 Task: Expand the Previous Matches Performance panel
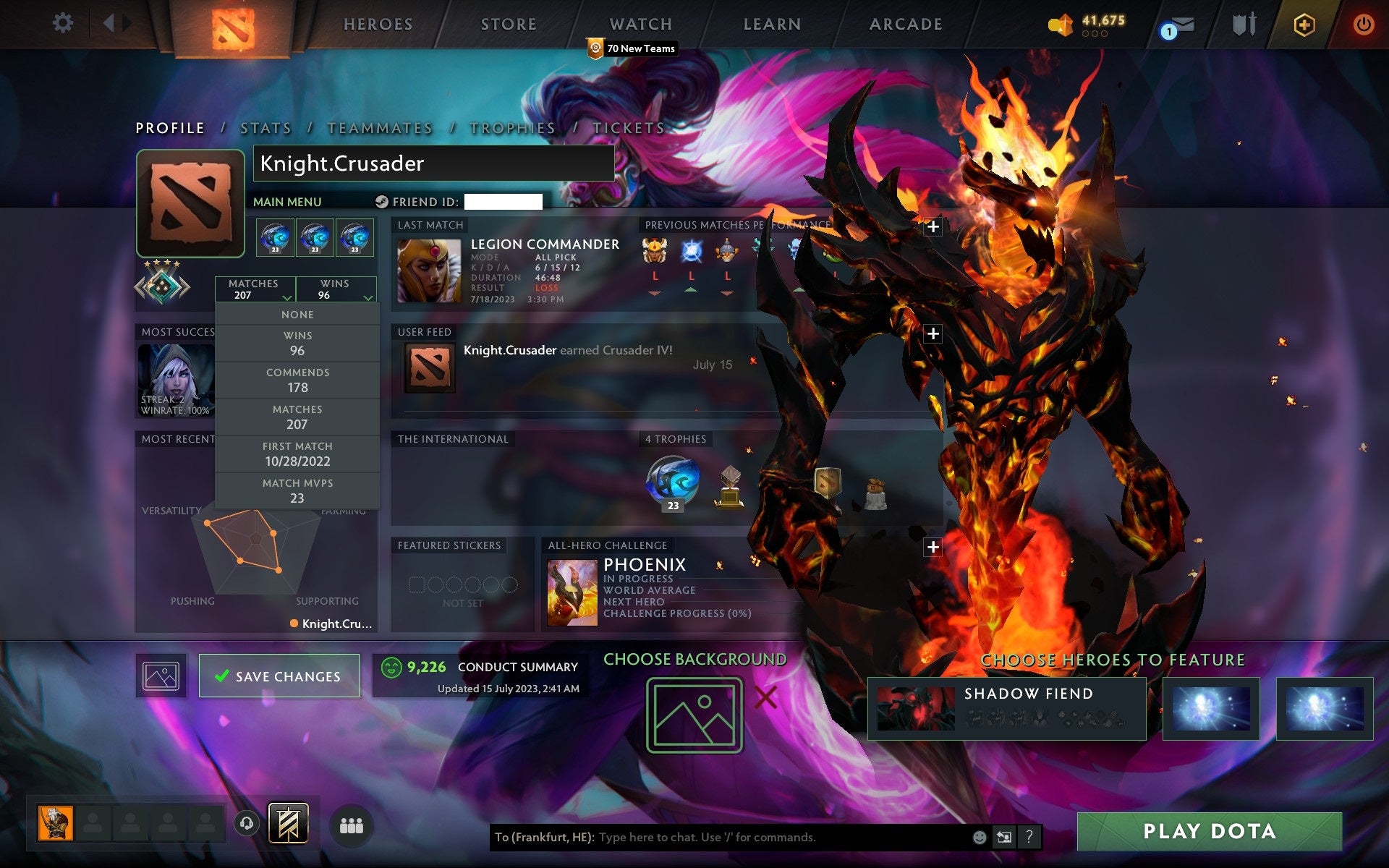coord(933,226)
